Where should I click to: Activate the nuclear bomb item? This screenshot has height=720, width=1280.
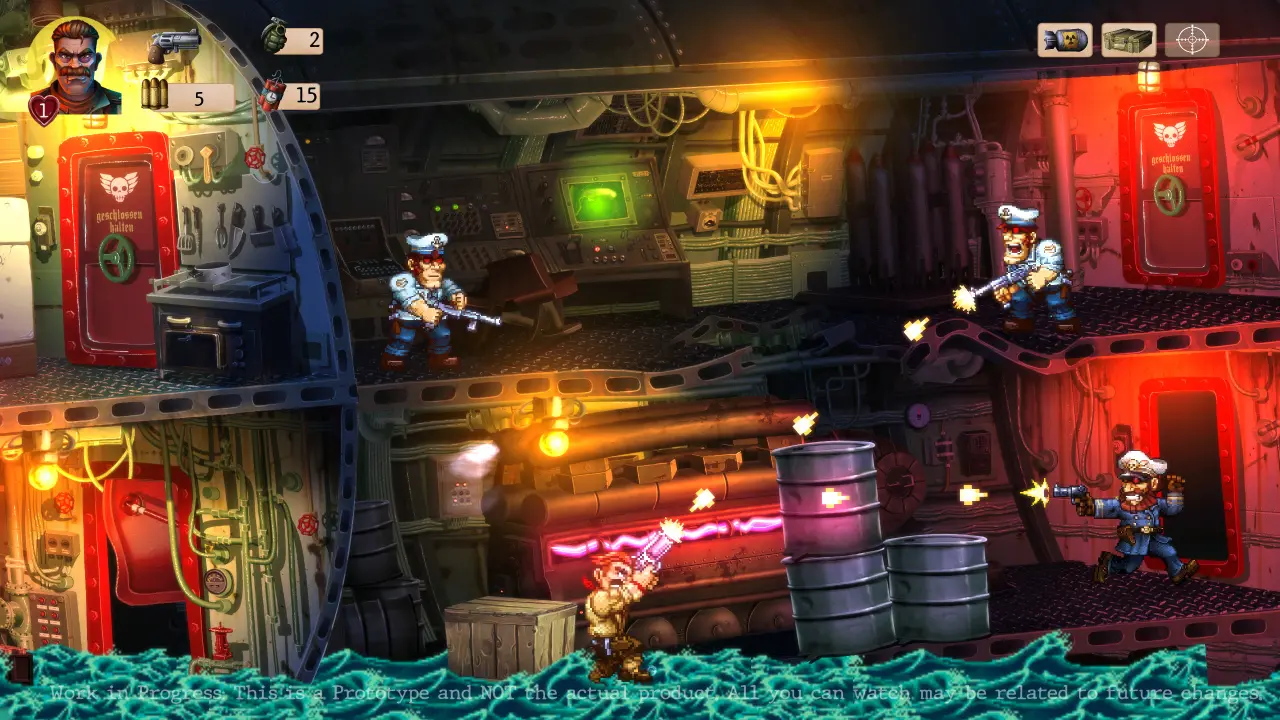tap(1064, 40)
